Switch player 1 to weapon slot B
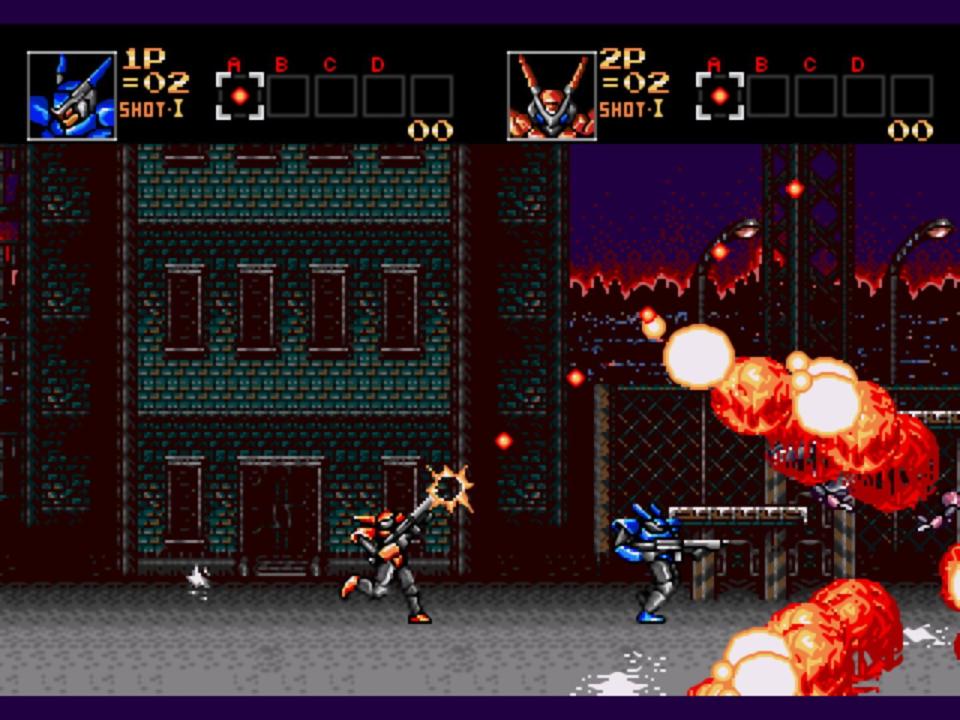The height and width of the screenshot is (720, 960). click(x=288, y=96)
